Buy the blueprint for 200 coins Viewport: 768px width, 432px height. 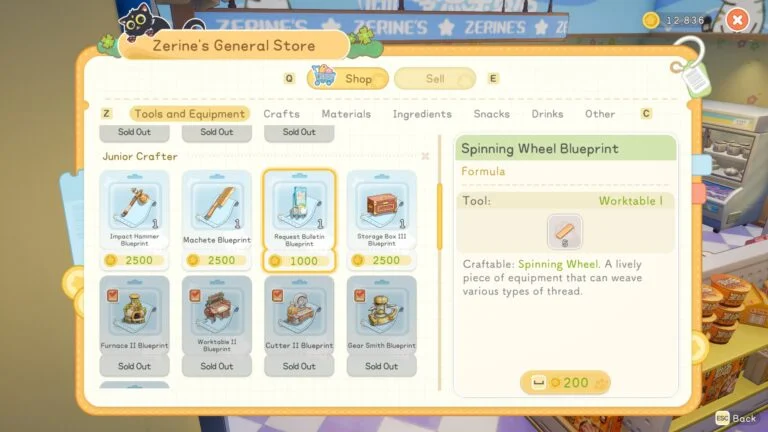(x=565, y=382)
